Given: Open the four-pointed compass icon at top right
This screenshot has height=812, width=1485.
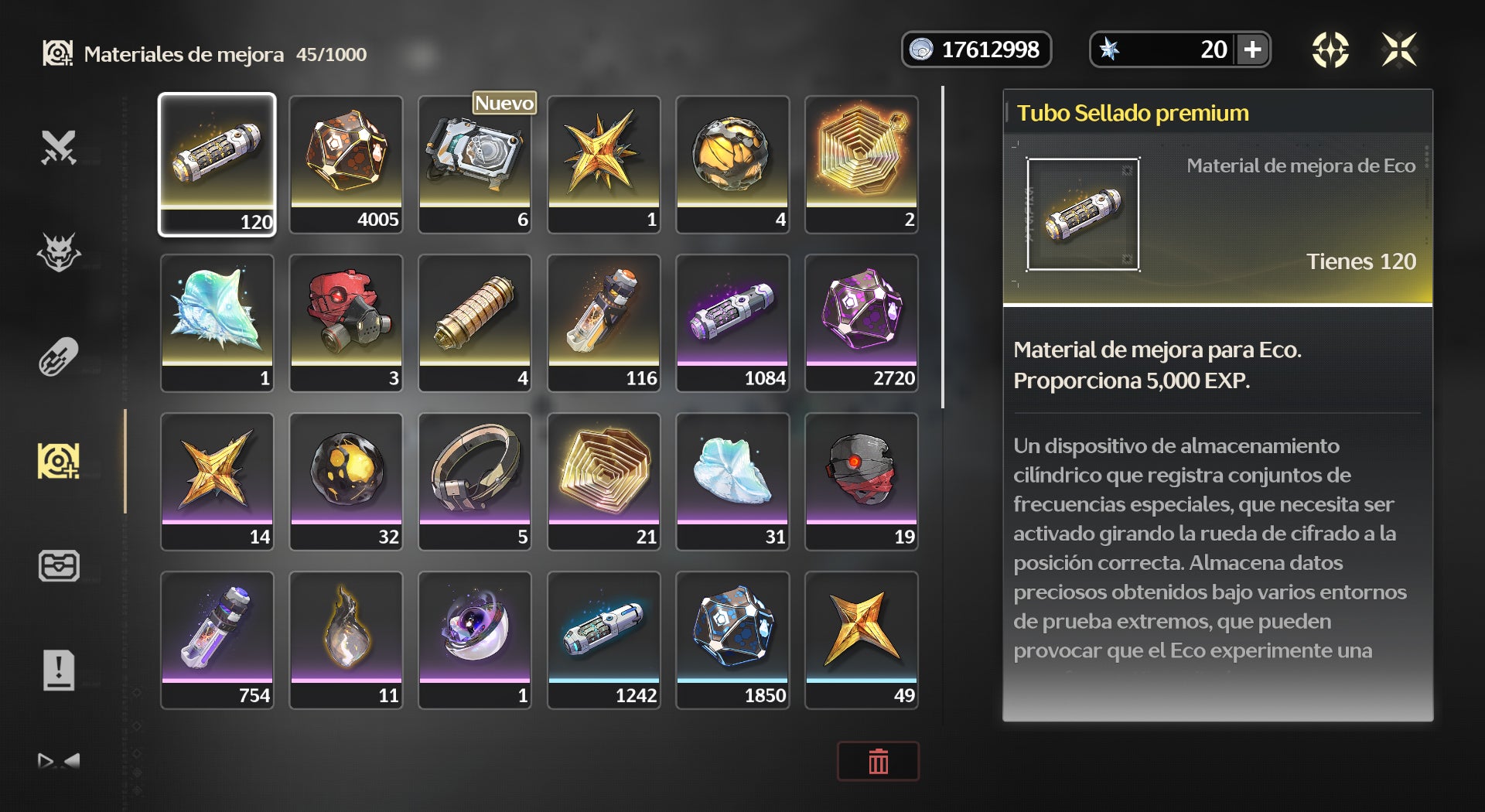Looking at the screenshot, I should click(x=1330, y=50).
